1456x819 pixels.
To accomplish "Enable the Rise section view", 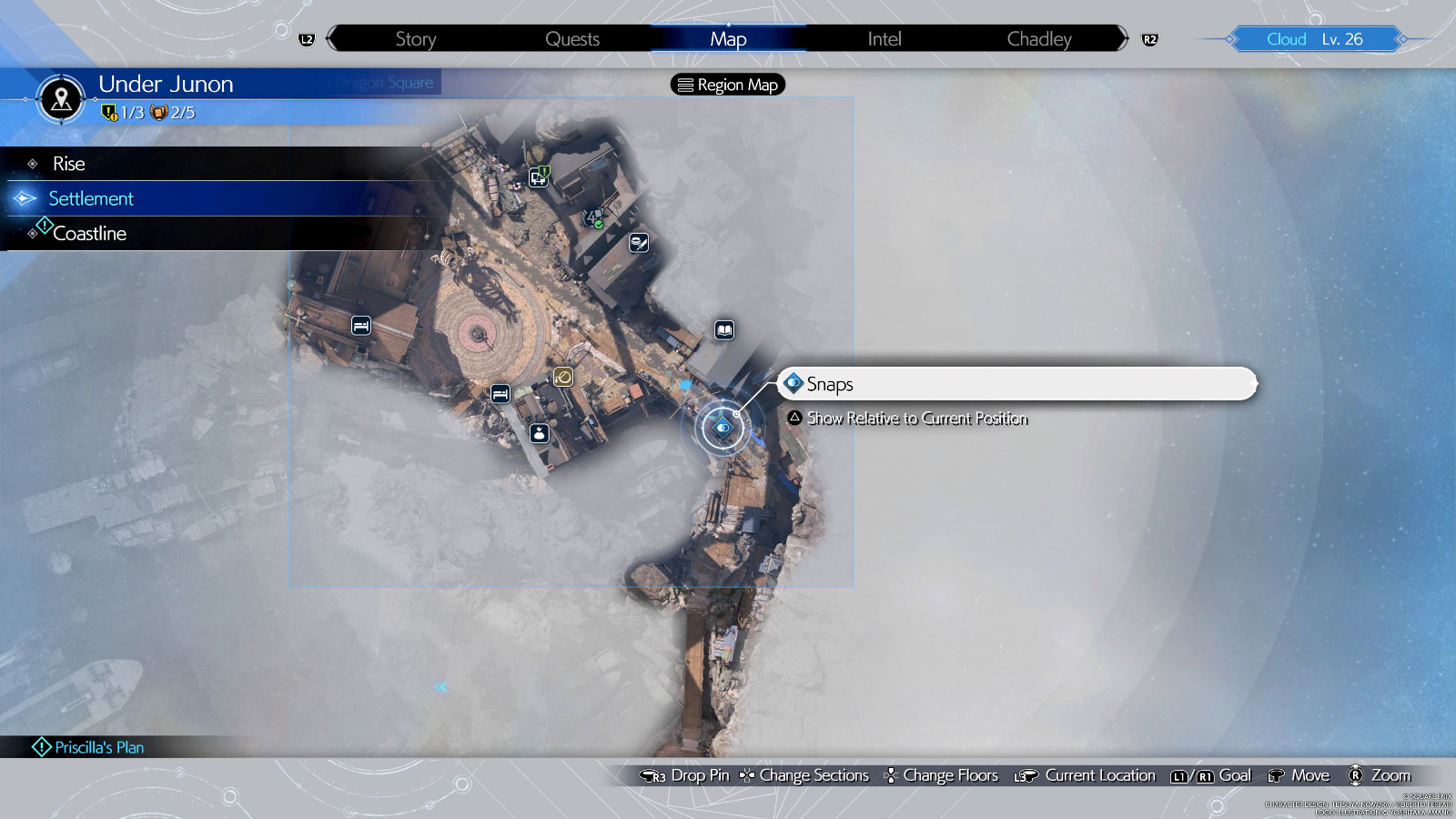I will coord(69,164).
